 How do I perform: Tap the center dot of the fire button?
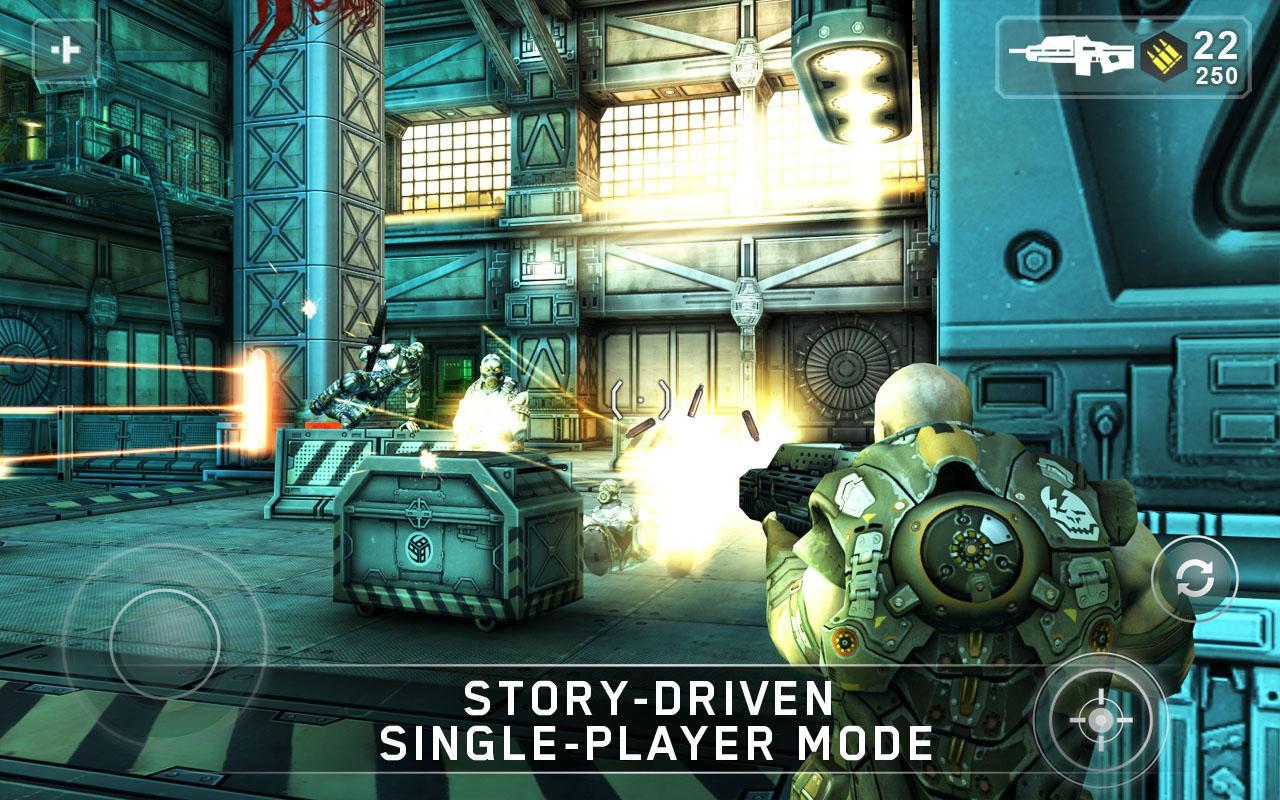point(1103,718)
